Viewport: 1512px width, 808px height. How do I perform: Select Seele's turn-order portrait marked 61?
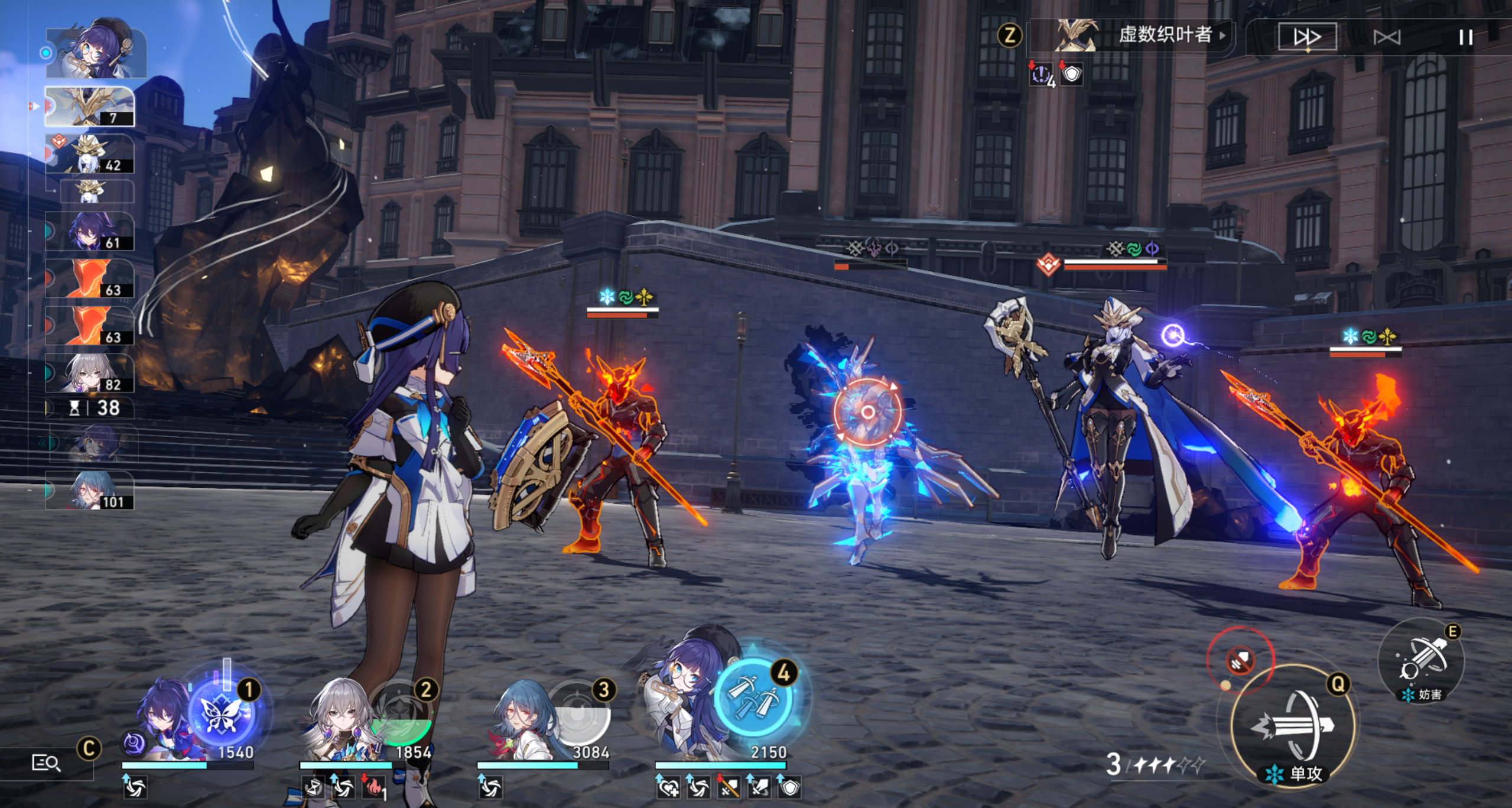point(90,232)
